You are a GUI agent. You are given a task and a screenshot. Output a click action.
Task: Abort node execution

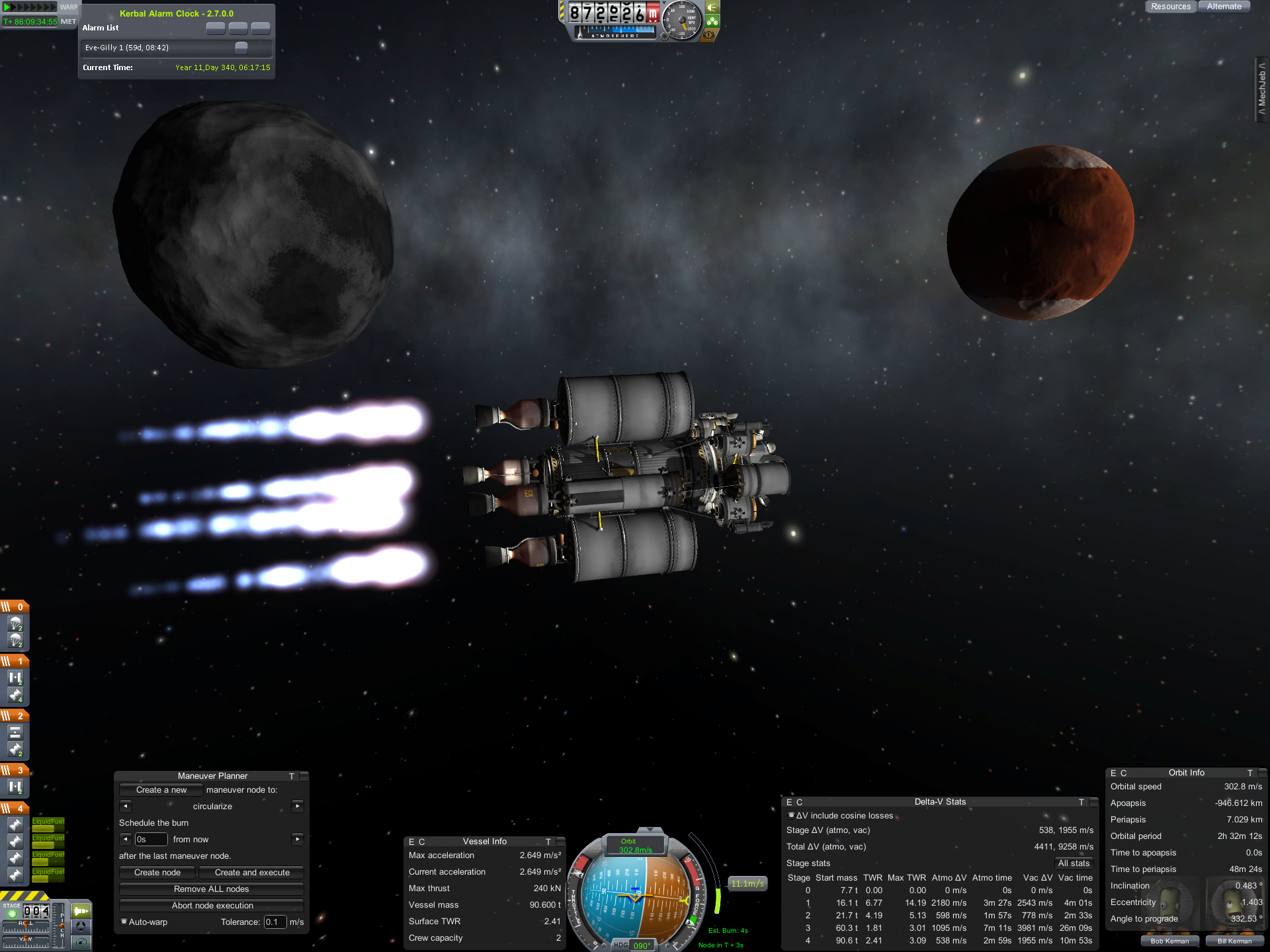(x=212, y=906)
